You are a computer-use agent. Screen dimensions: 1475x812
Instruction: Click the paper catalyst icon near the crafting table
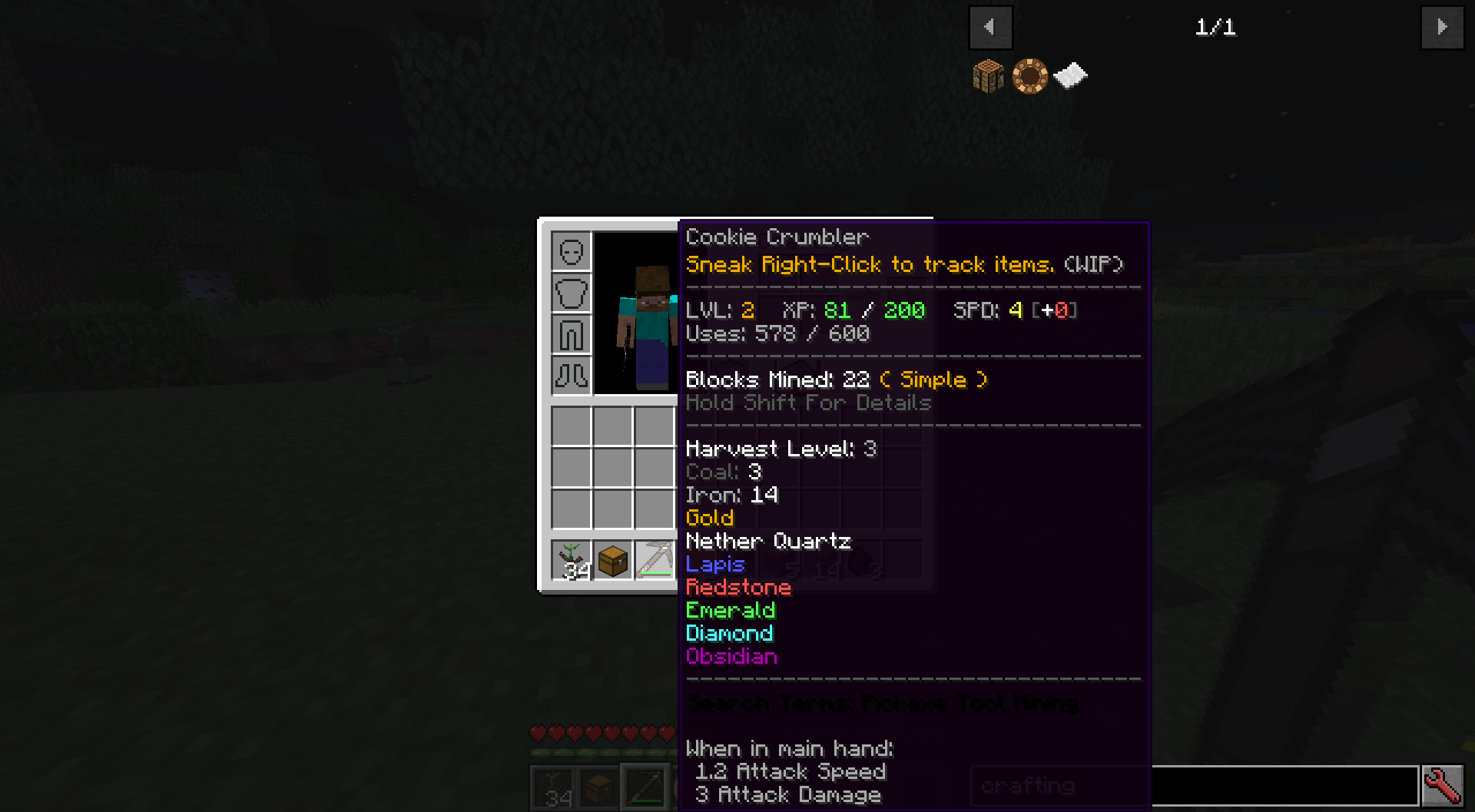pos(1069,74)
